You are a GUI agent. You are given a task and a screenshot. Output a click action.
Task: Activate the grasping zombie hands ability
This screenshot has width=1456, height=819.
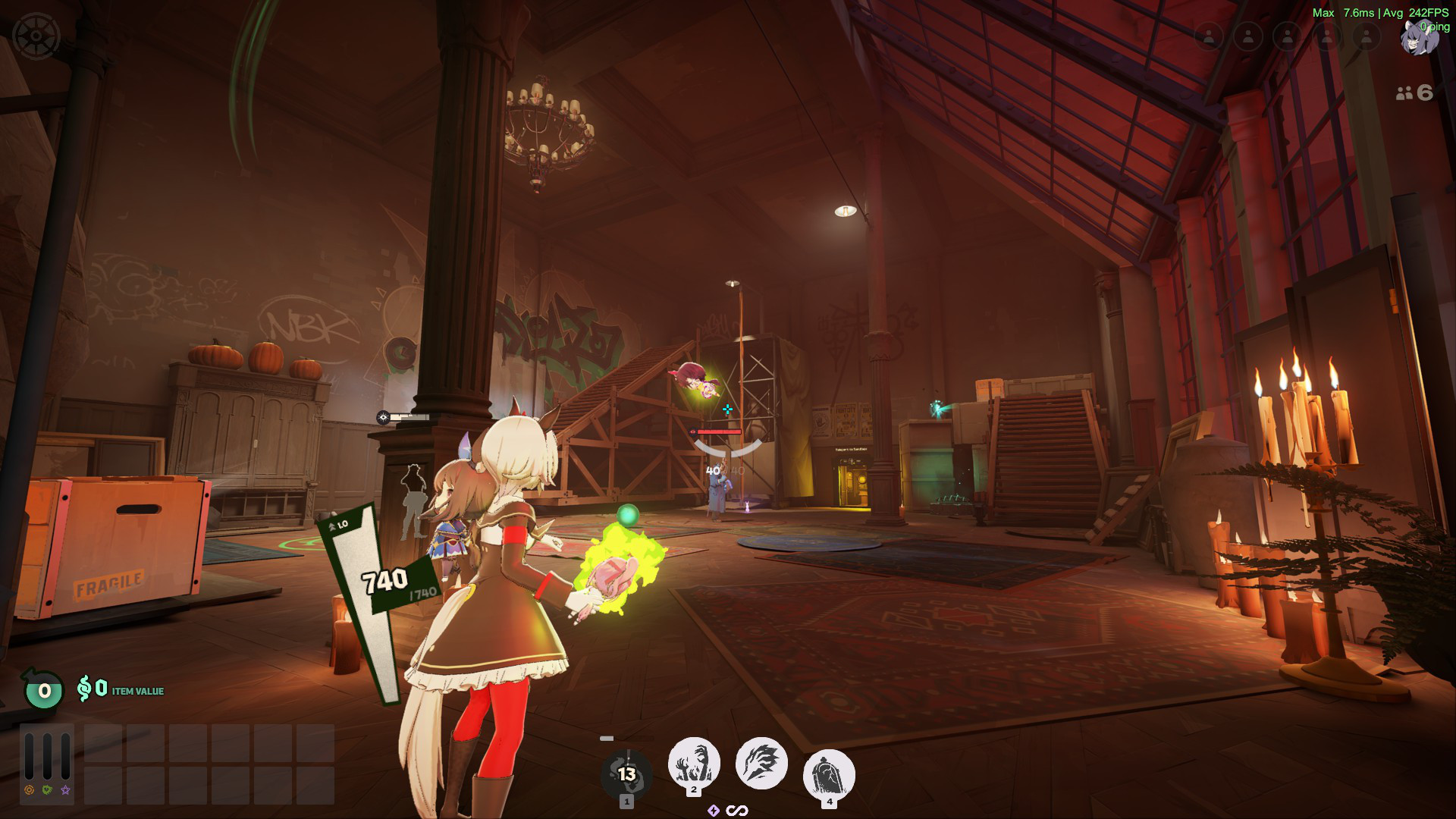pyautogui.click(x=693, y=763)
